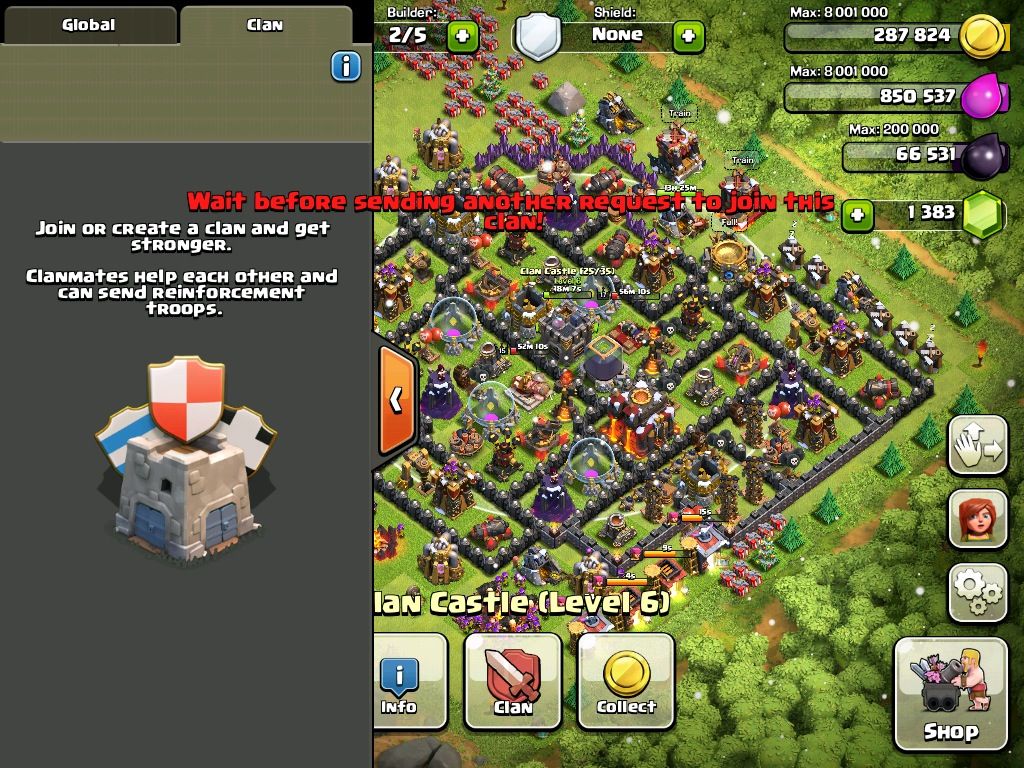Purchase more gems with green plus
Screen dimensions: 1024x768
856,214
